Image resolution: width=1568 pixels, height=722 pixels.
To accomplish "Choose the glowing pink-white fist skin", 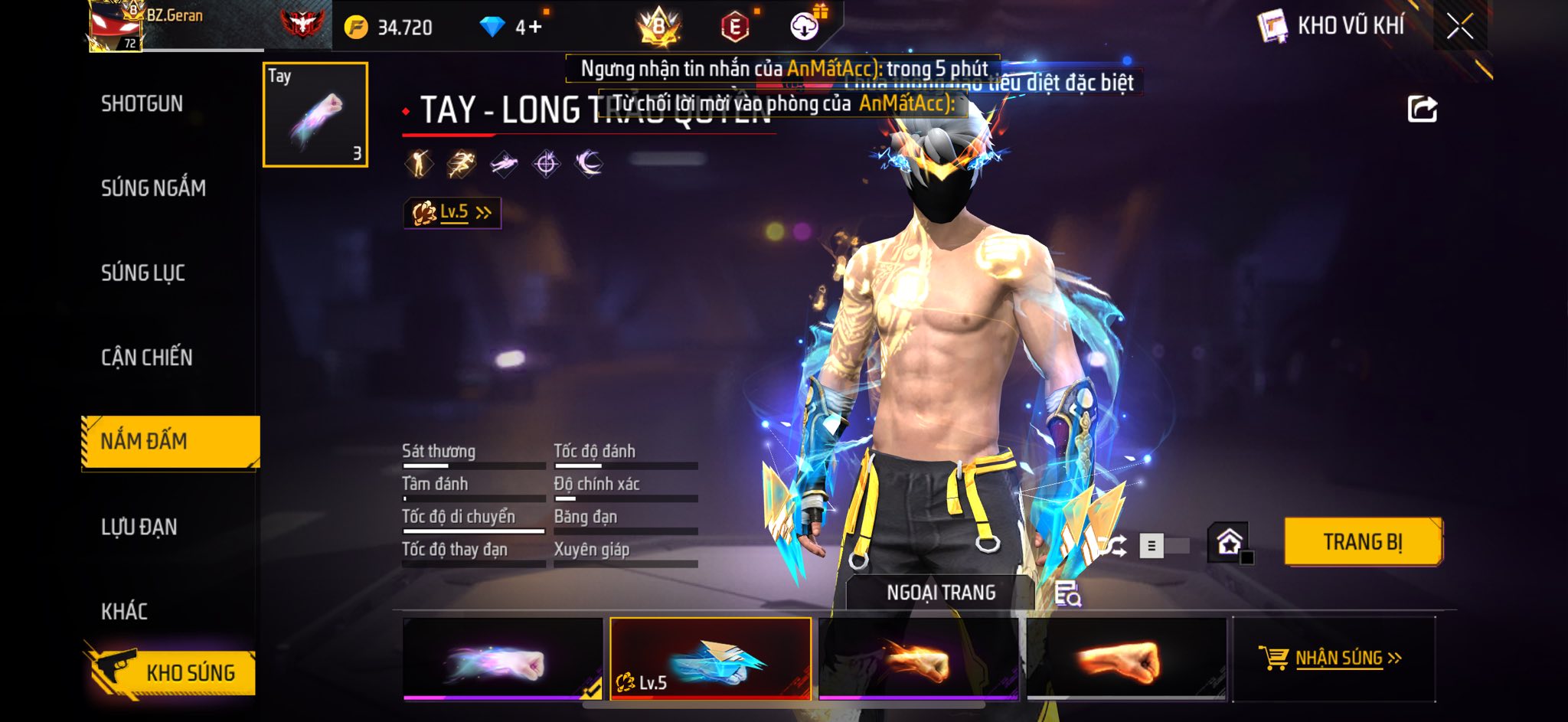I will (x=503, y=658).
